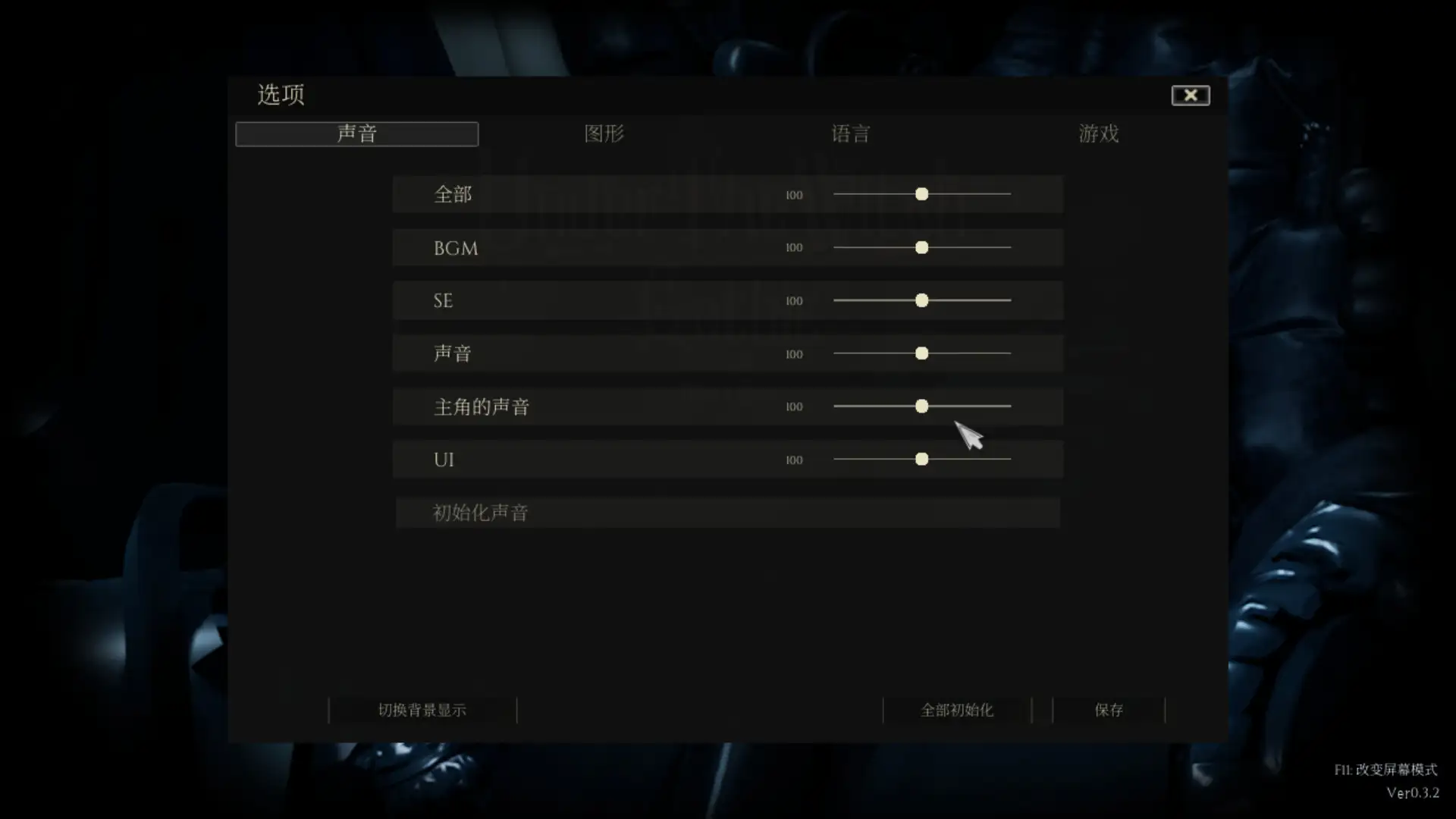
Task: Select the 声音 tab
Action: [356, 133]
